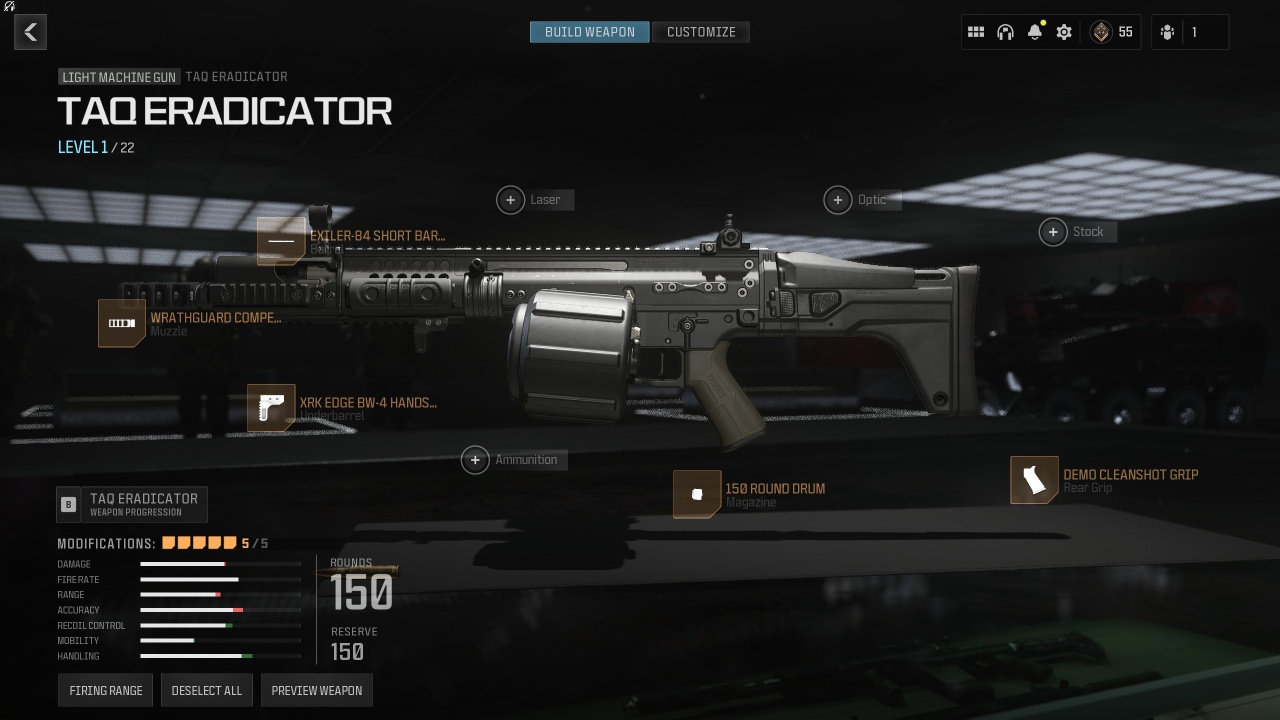This screenshot has width=1280, height=720.
Task: Add an Optic attachment
Action: point(838,200)
